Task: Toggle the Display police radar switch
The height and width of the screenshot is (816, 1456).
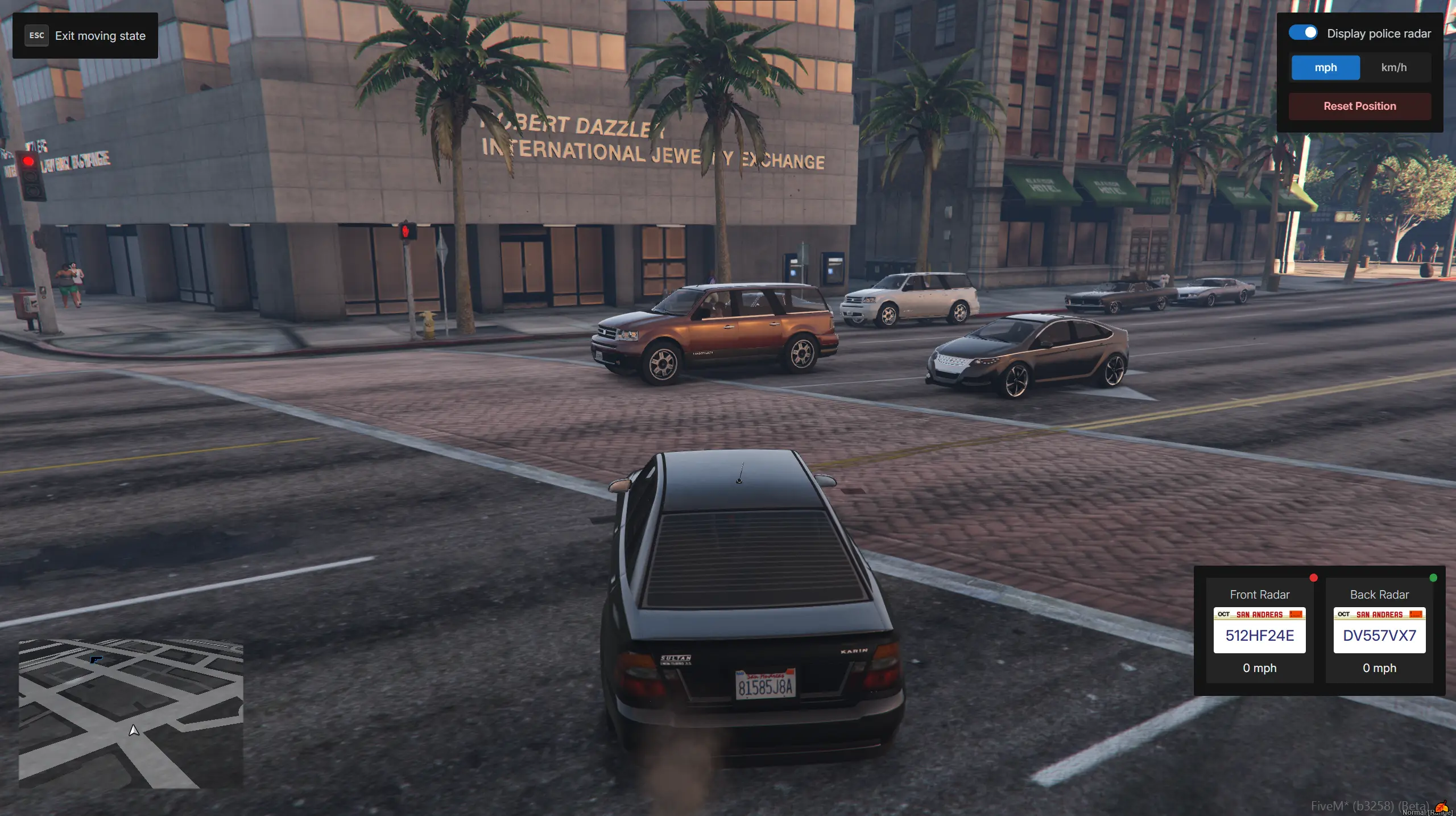Action: [x=1302, y=33]
